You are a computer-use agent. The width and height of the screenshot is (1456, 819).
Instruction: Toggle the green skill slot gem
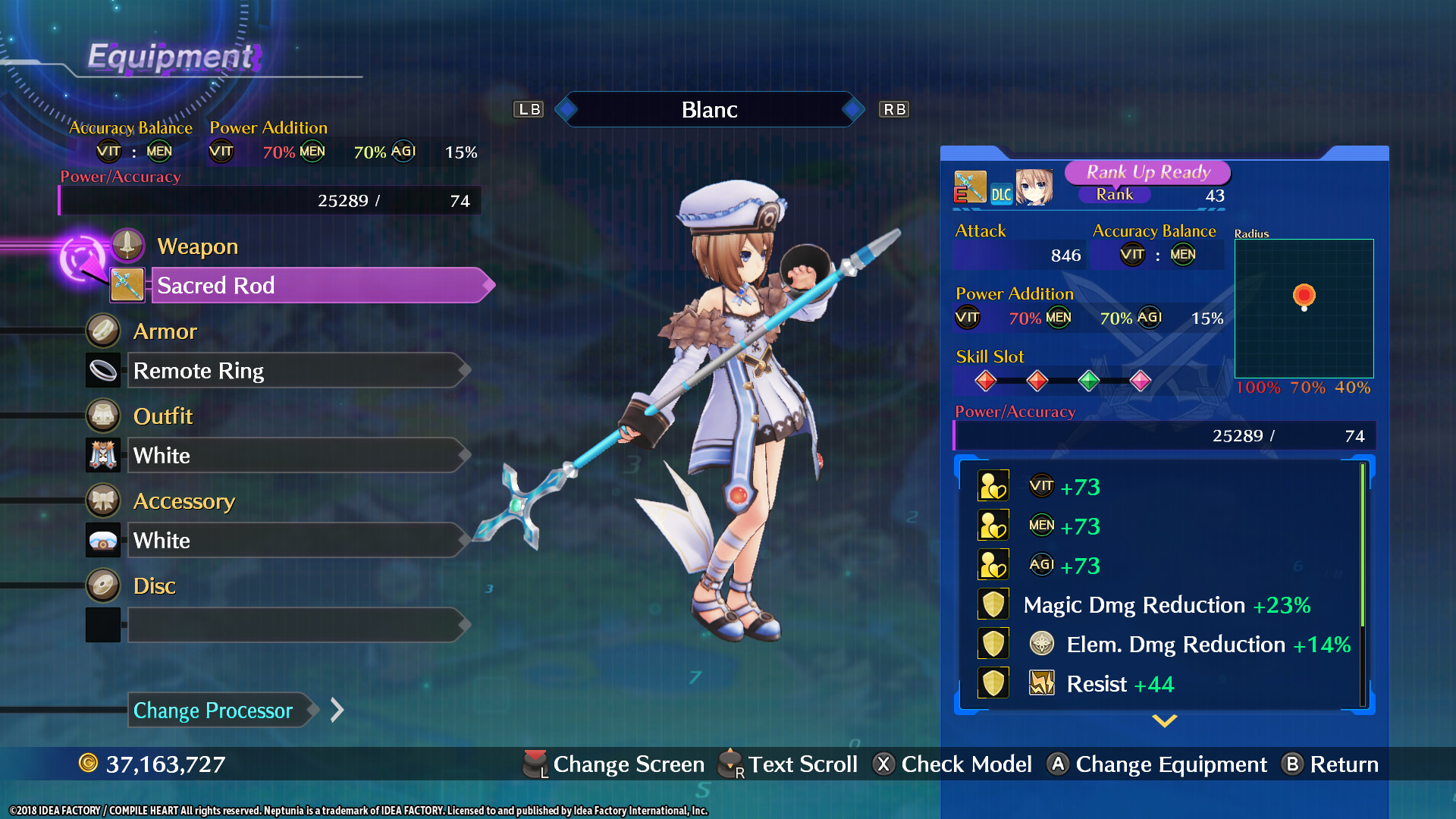coord(1089,381)
